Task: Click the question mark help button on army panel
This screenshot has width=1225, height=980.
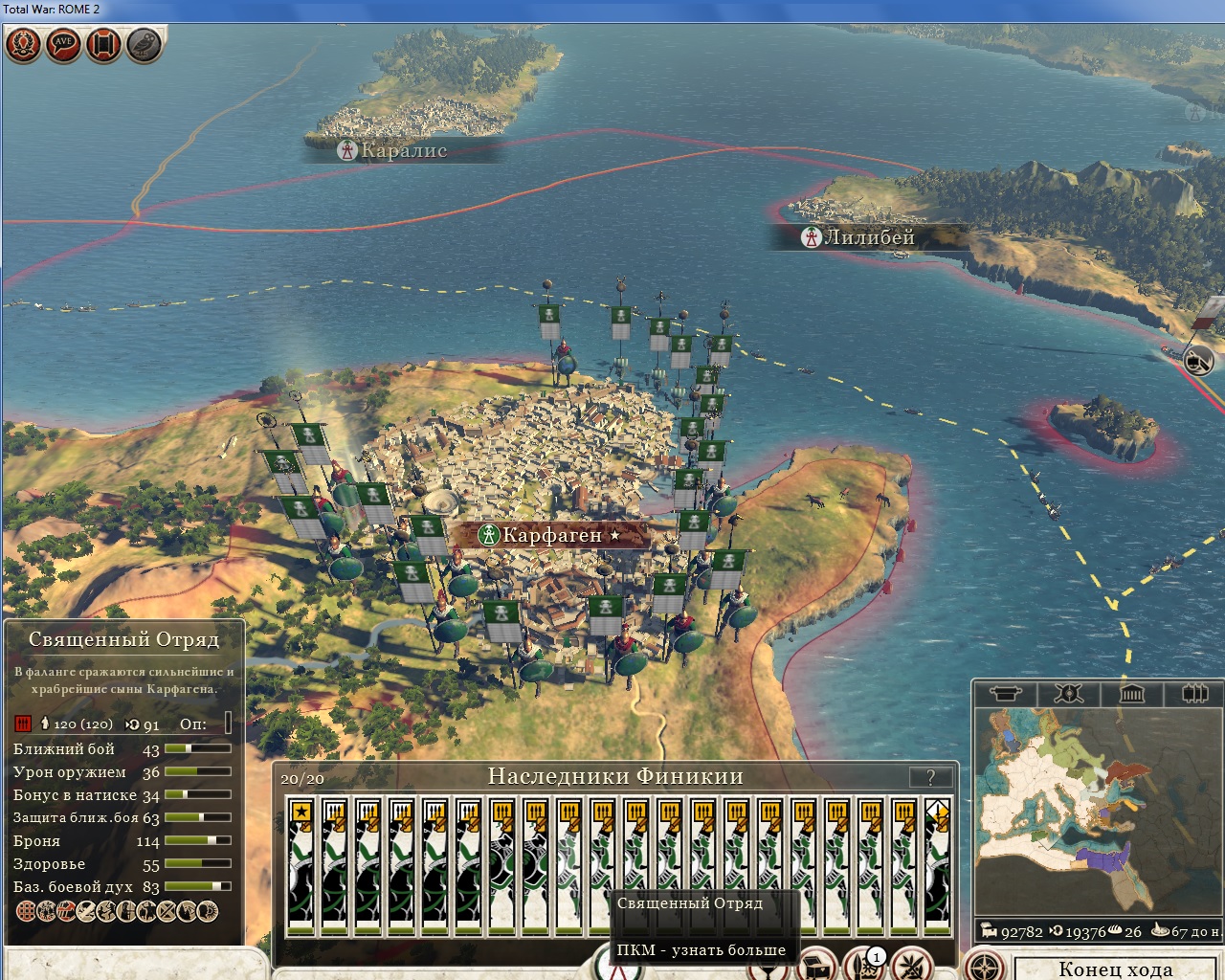Action: tap(930, 777)
